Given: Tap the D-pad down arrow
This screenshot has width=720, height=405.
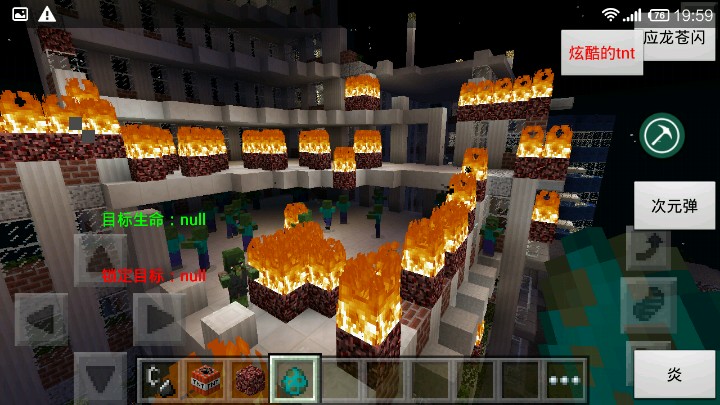Looking at the screenshot, I should coord(99,377).
